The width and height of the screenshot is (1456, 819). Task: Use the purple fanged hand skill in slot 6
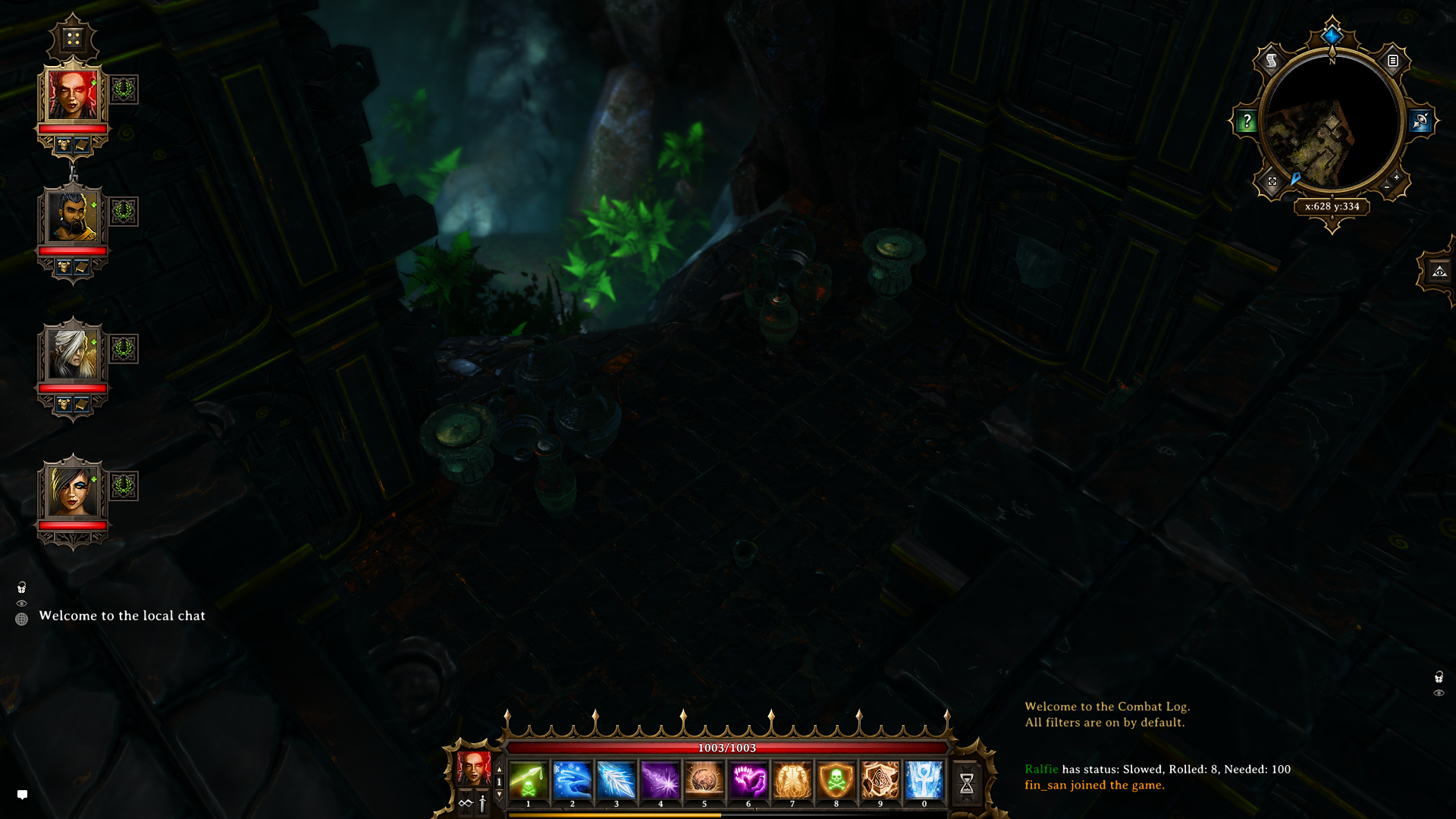[748, 780]
